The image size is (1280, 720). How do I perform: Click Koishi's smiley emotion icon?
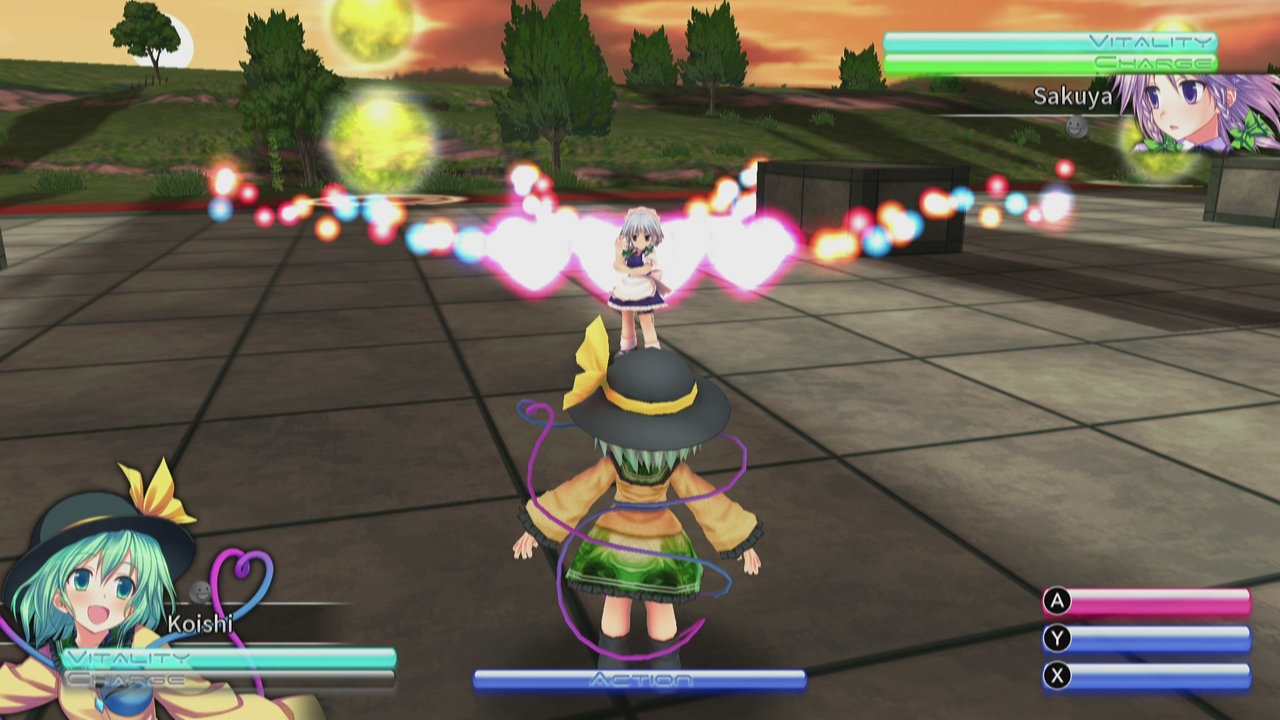(x=199, y=592)
